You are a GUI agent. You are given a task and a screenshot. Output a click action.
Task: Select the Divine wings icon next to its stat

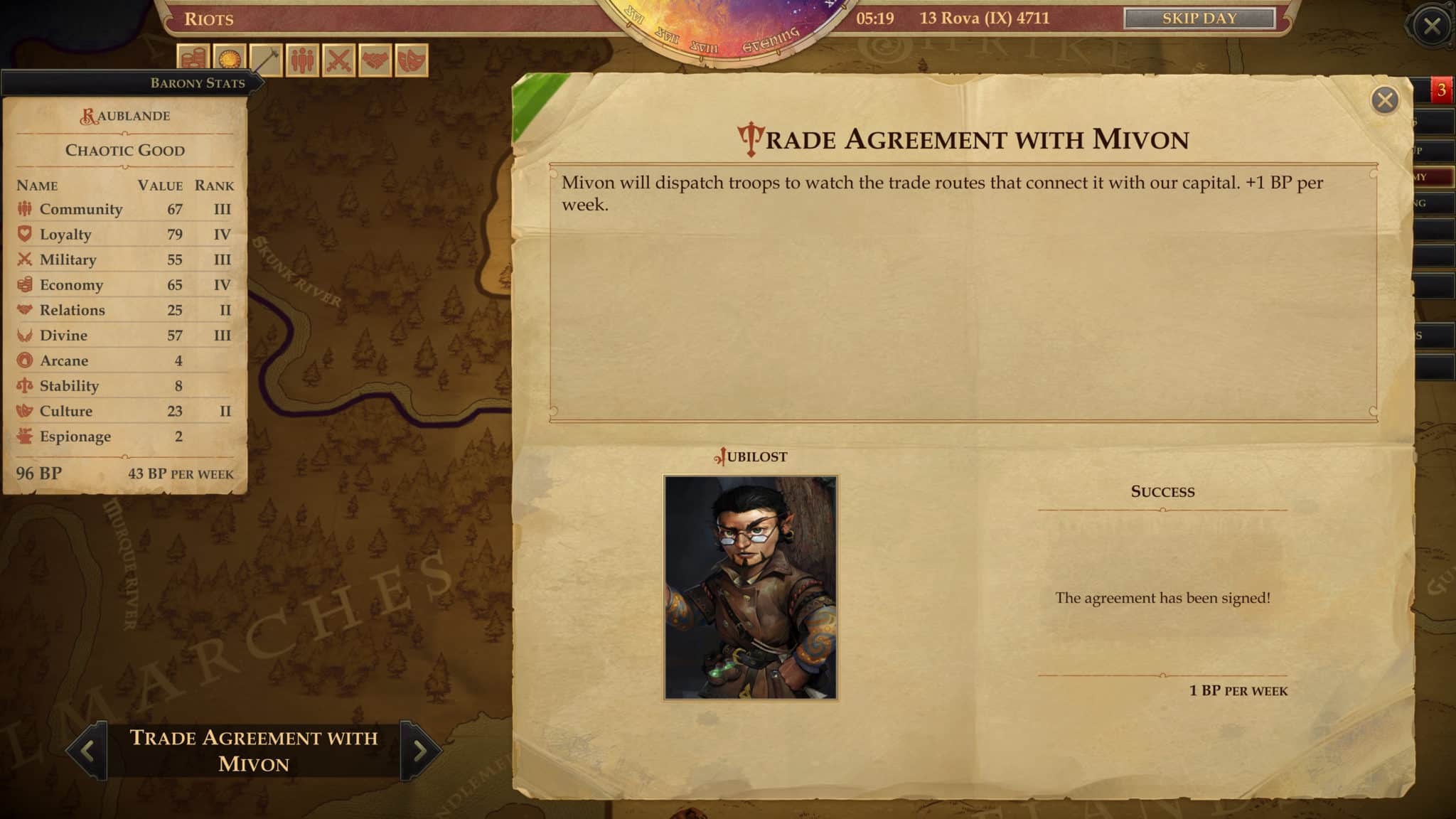tap(23, 335)
